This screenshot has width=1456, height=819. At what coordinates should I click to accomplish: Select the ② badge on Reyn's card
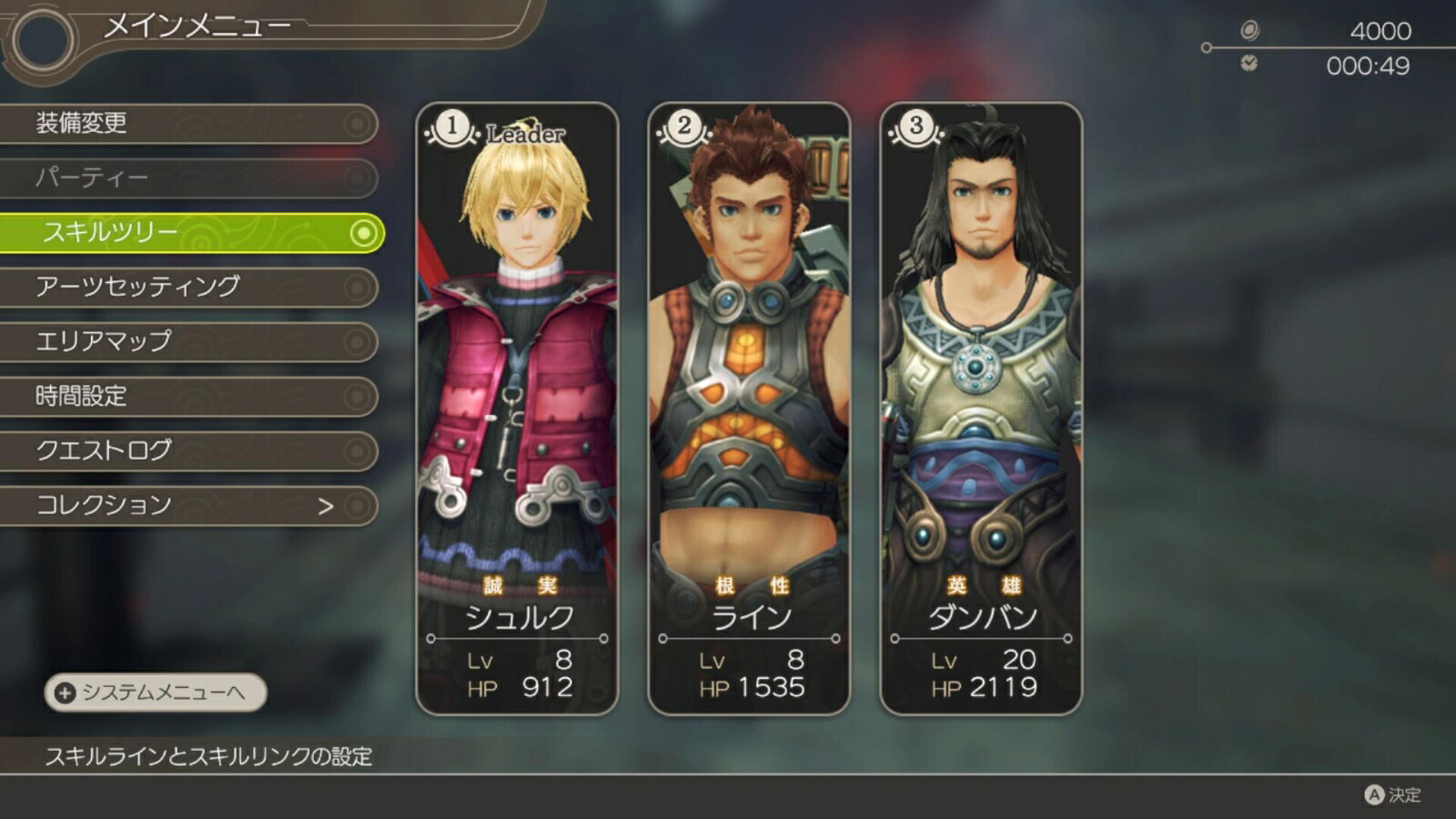683,126
